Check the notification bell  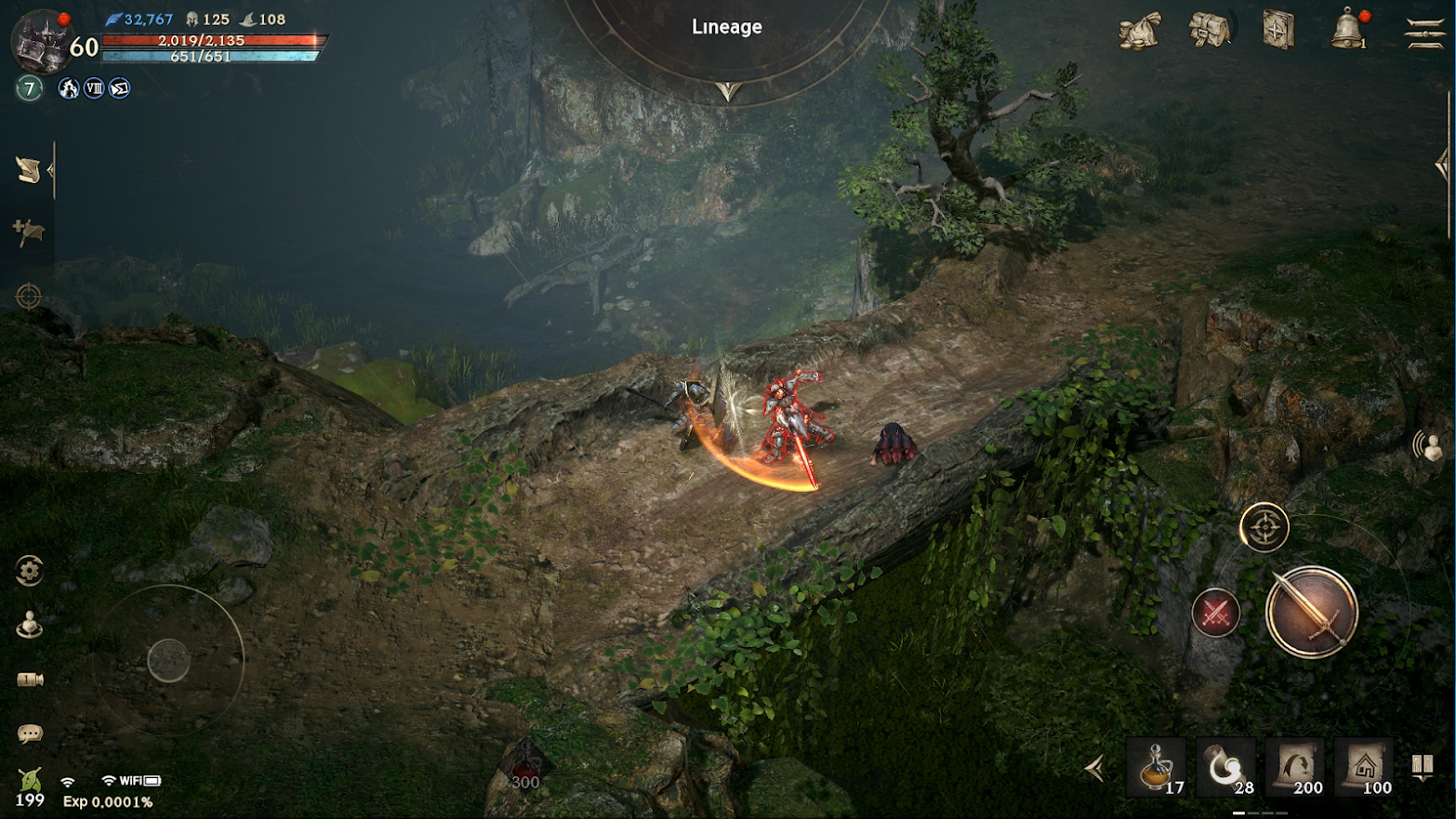[x=1347, y=31]
